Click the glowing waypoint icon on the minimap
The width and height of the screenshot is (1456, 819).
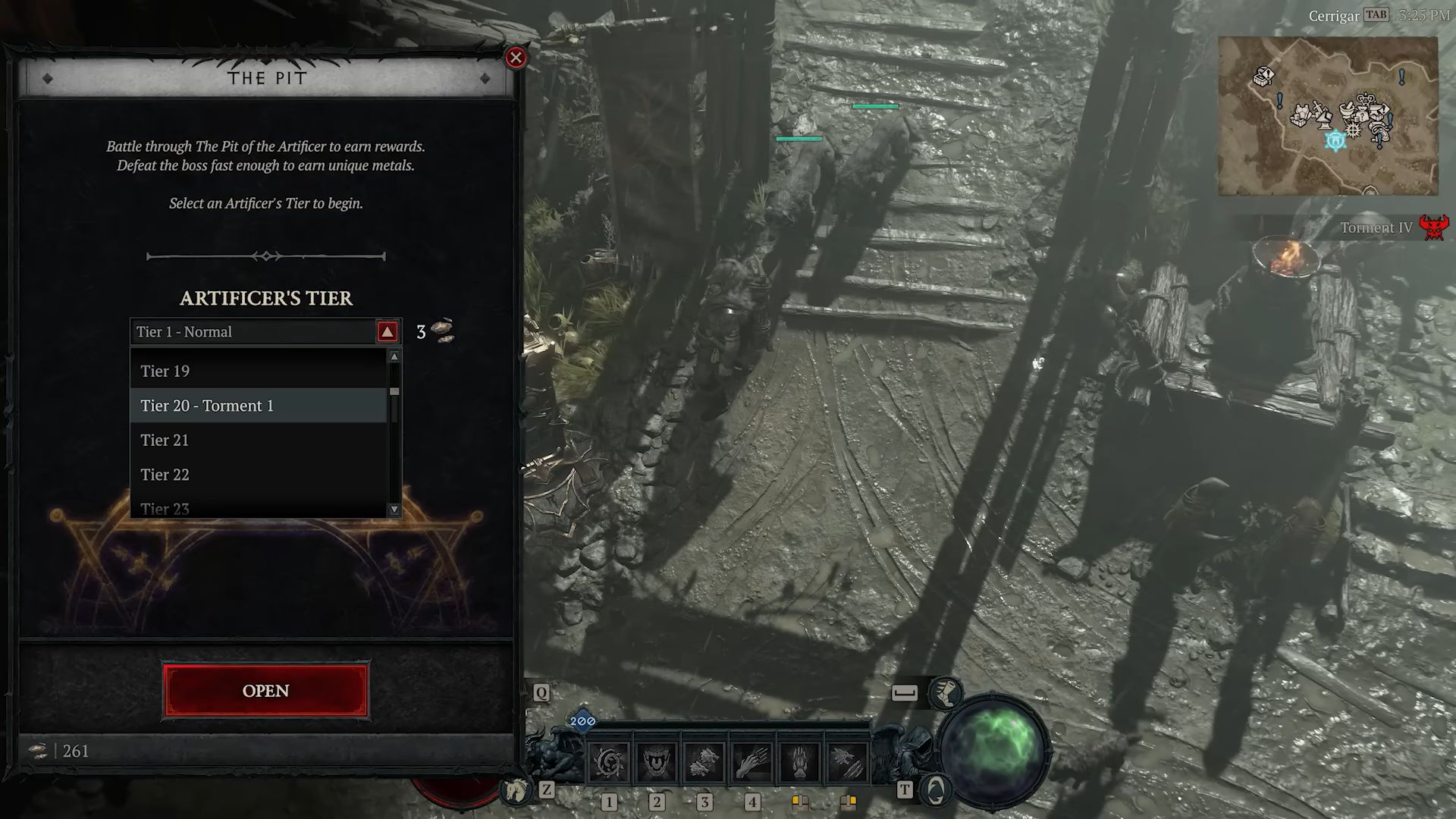pos(1335,141)
